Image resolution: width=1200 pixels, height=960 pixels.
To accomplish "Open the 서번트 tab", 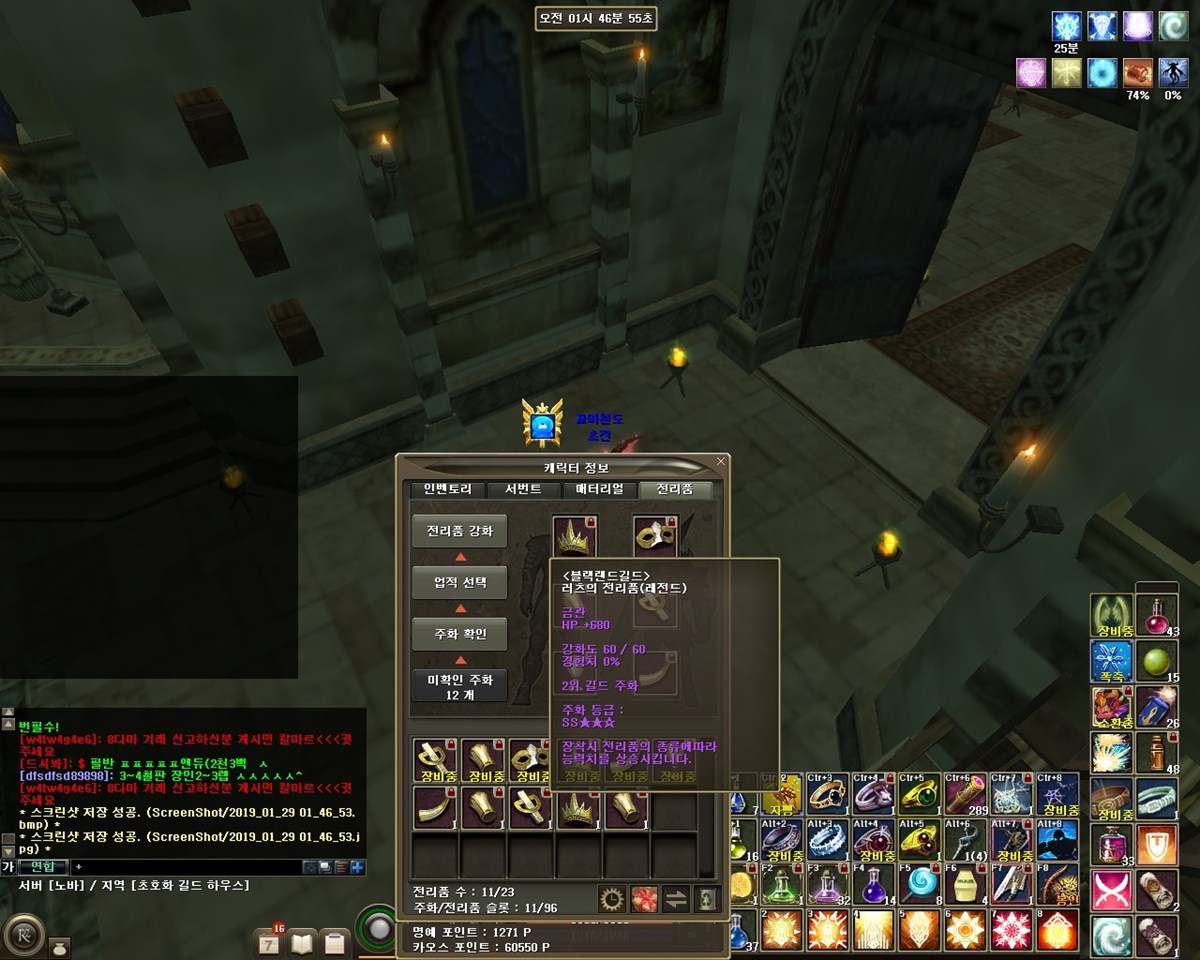I will click(523, 490).
